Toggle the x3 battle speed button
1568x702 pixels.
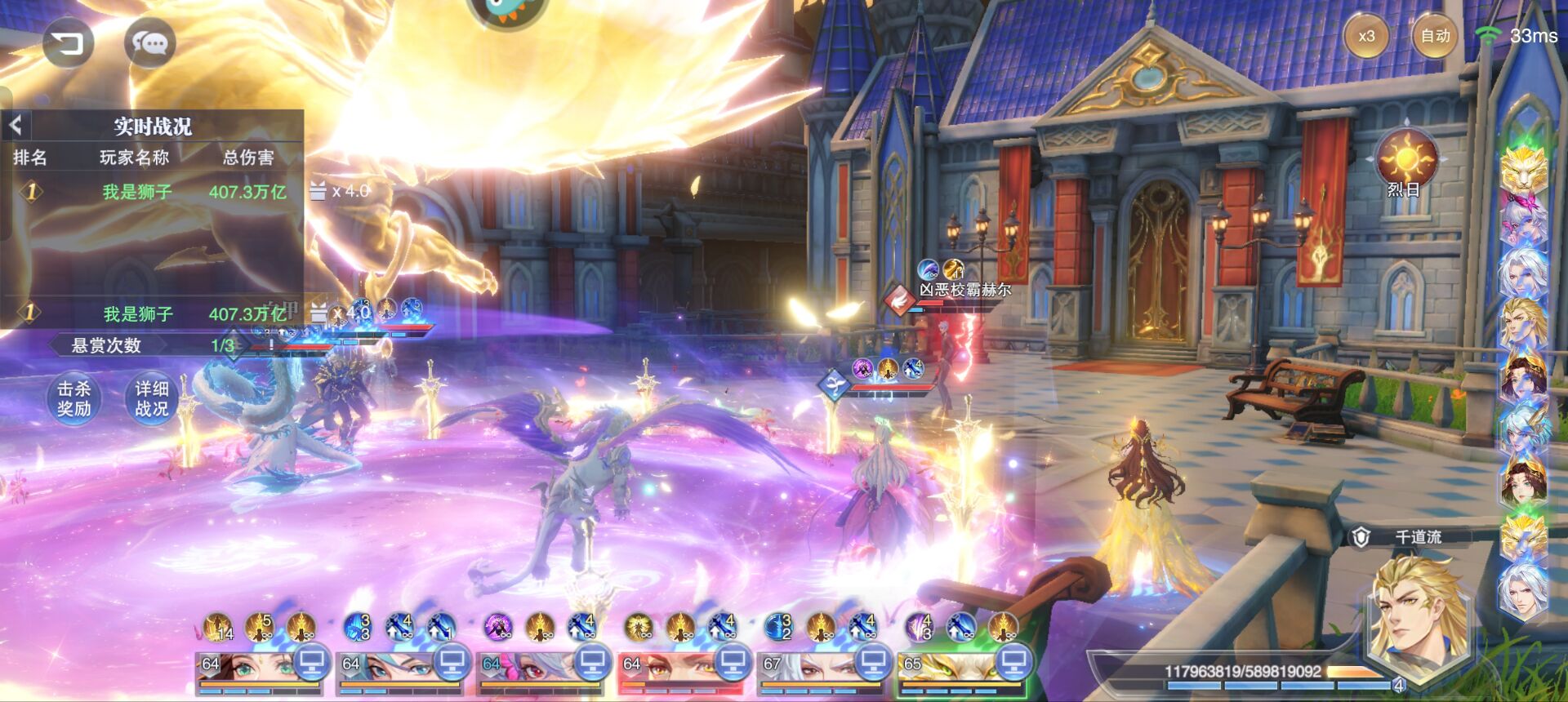(x=1366, y=36)
